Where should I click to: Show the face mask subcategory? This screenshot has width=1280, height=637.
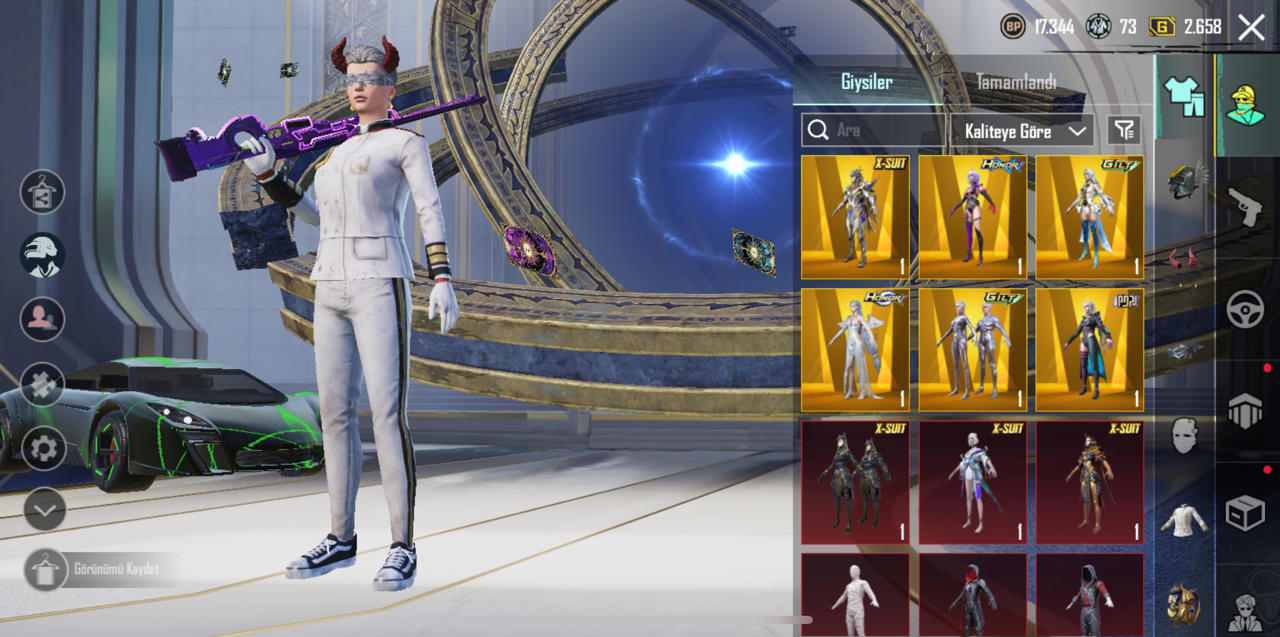[1184, 436]
